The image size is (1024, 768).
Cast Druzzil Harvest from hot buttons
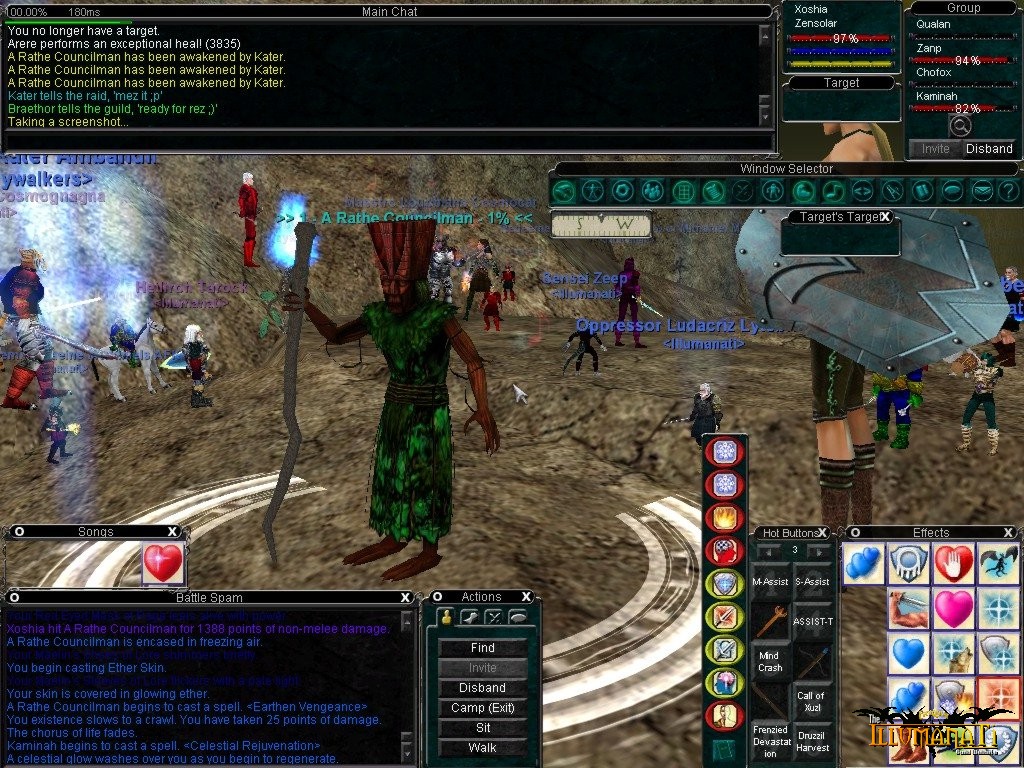click(x=811, y=741)
